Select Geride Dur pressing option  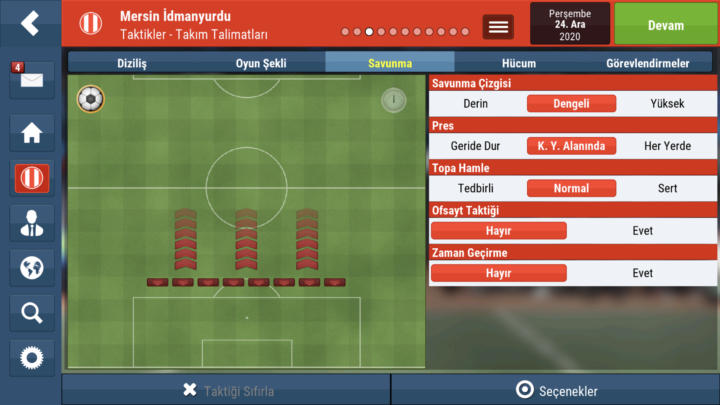click(x=475, y=146)
